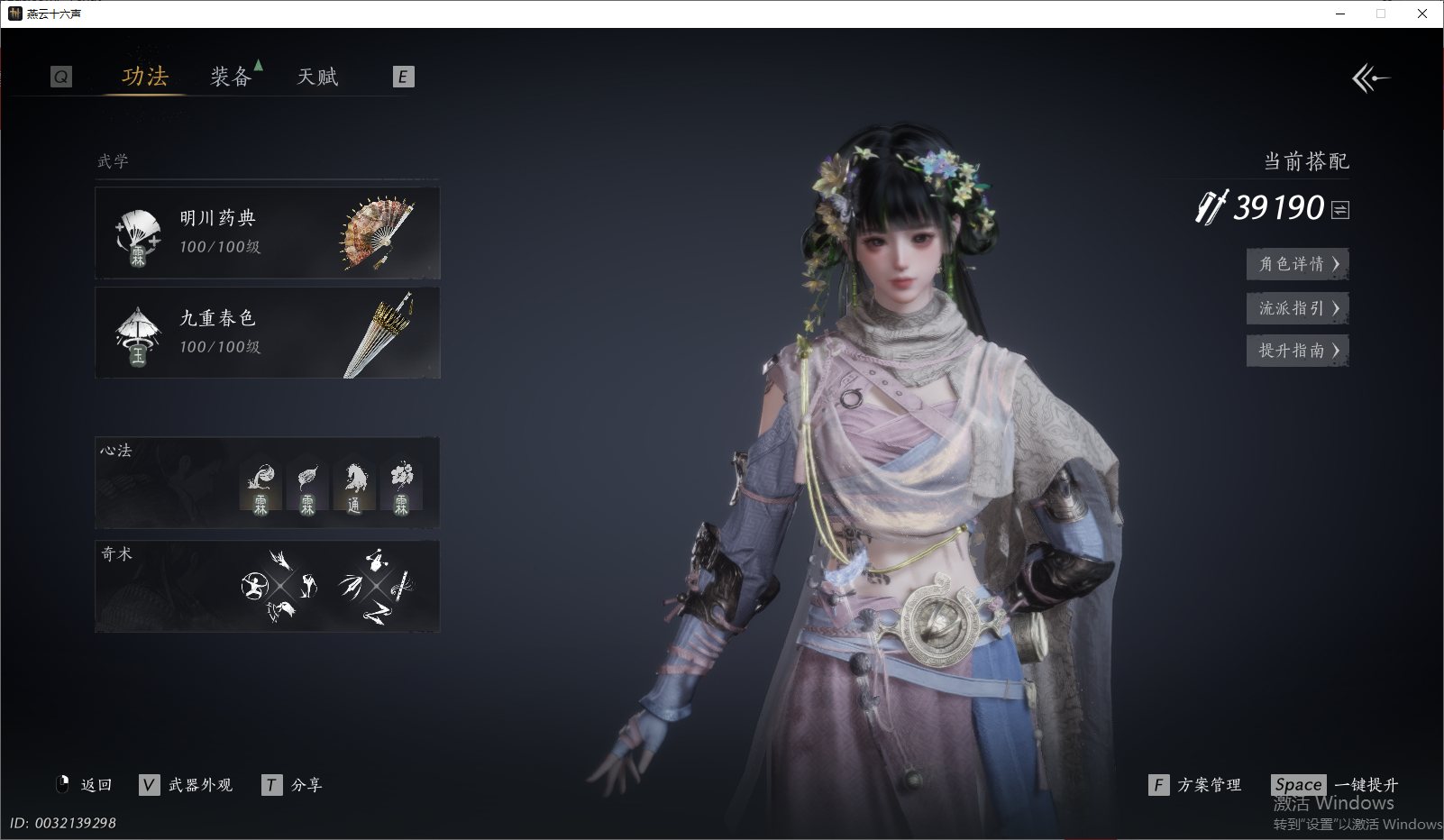
Task: Click the back arrow at top right
Action: [x=1370, y=78]
